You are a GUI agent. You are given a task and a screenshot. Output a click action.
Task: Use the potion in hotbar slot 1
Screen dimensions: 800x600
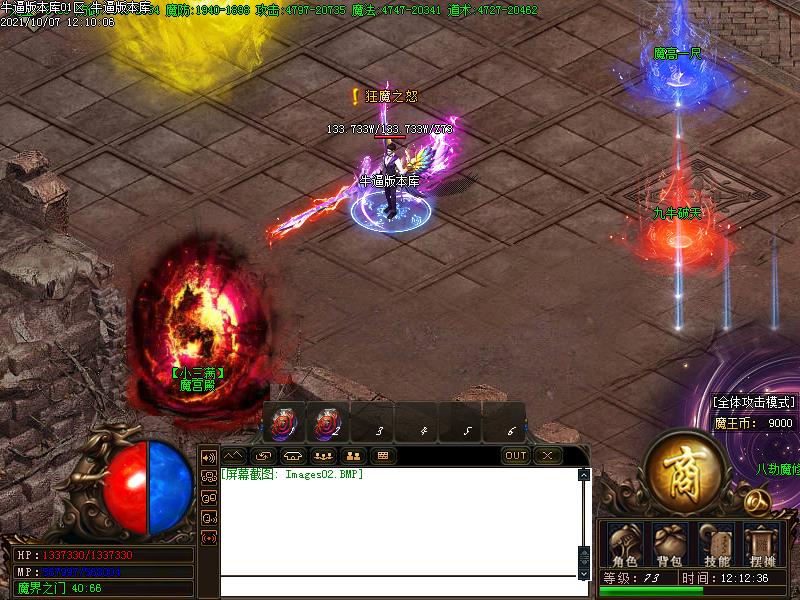point(284,424)
